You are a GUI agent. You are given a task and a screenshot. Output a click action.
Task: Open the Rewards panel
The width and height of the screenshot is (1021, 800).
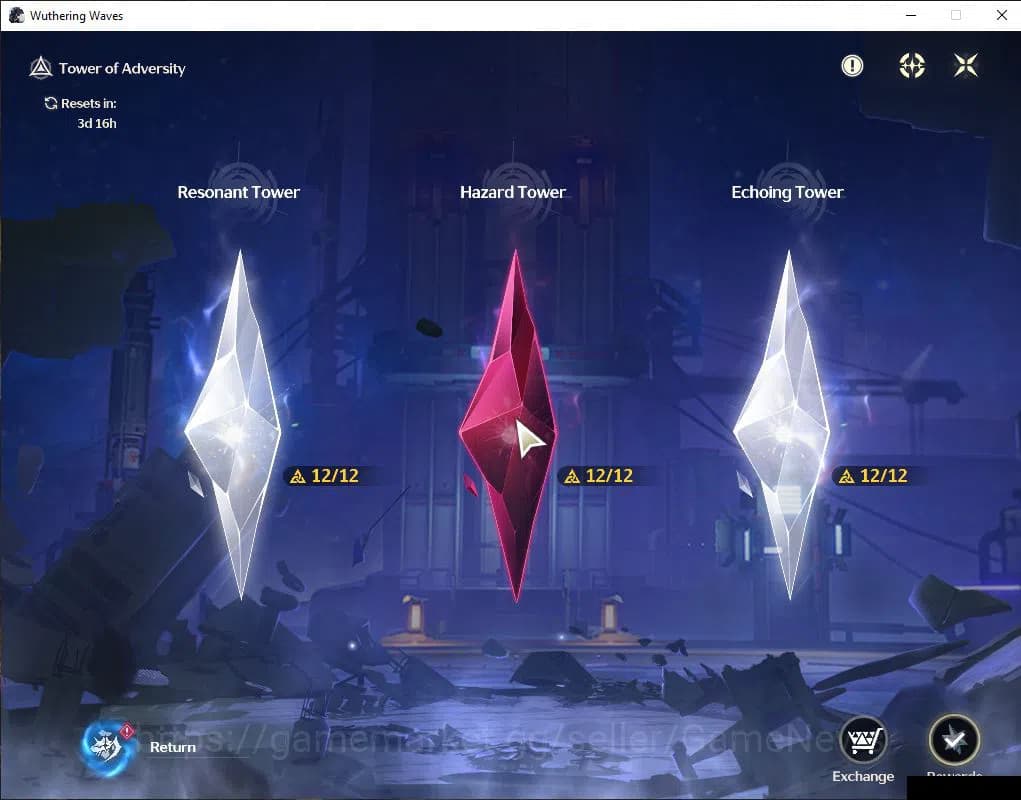(953, 741)
